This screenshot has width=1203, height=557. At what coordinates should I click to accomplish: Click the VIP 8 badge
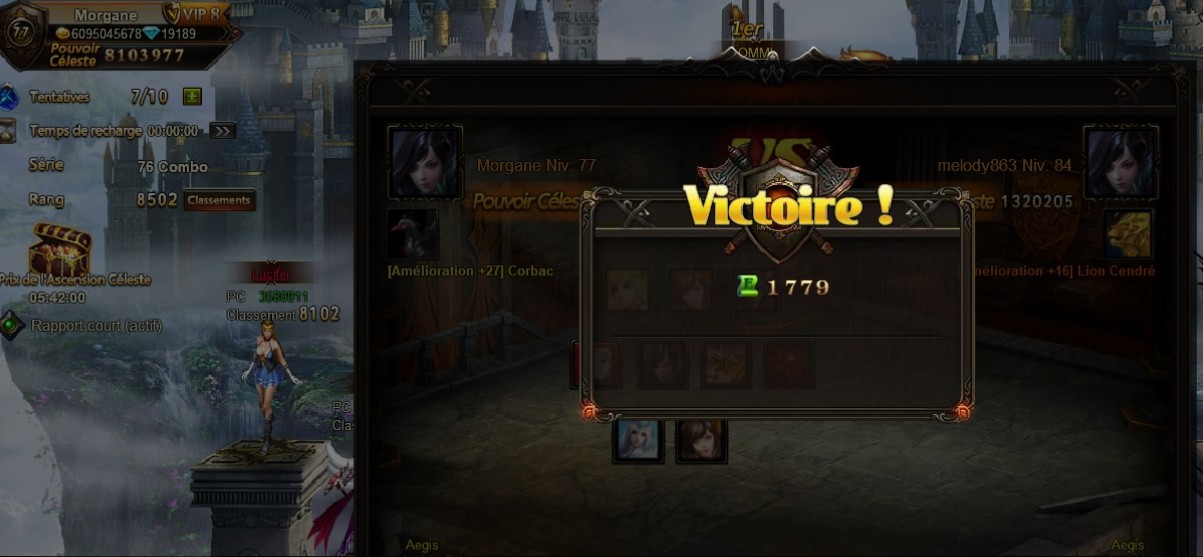coord(197,14)
